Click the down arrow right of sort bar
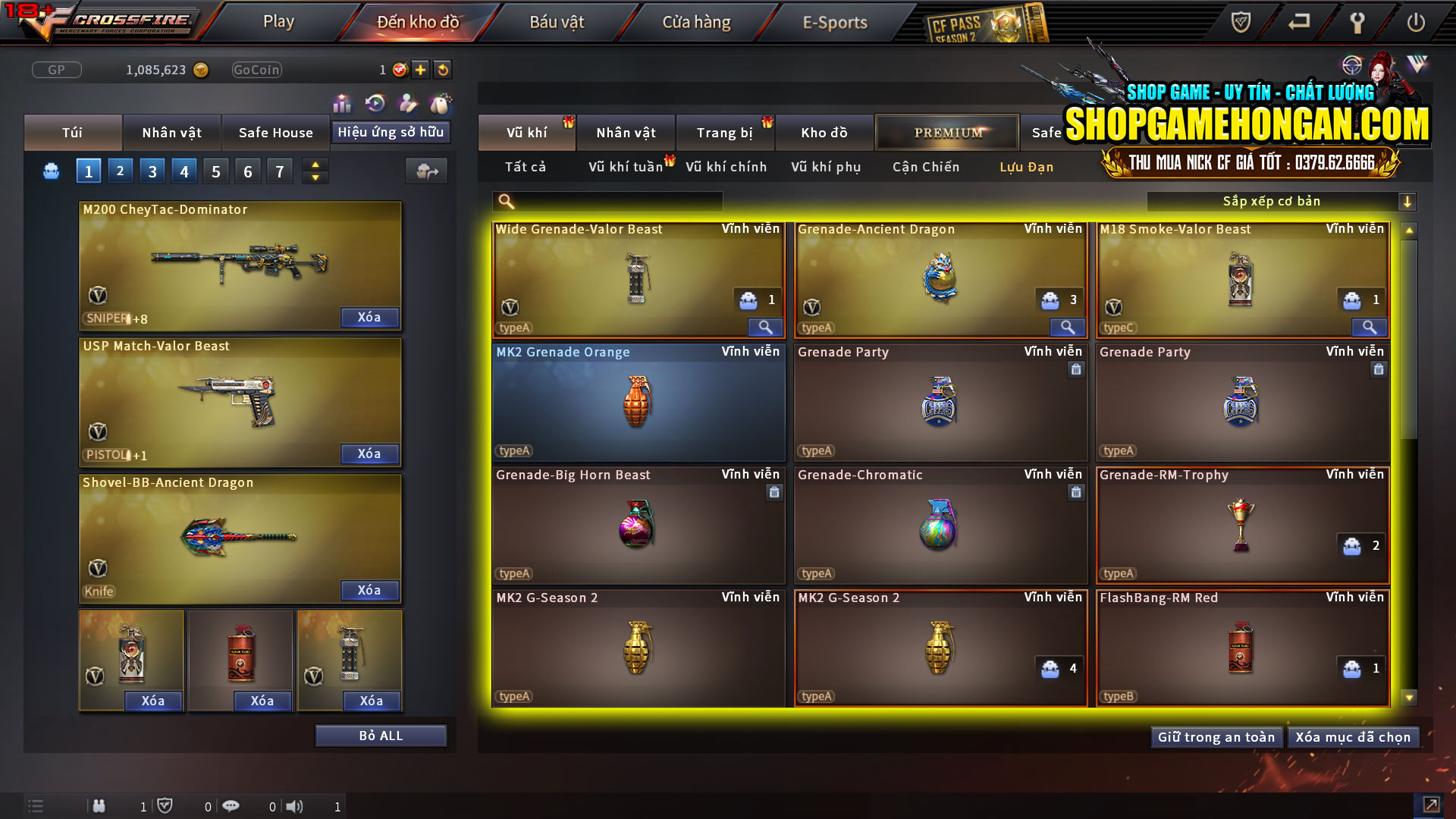Image resolution: width=1456 pixels, height=819 pixels. tap(1408, 201)
